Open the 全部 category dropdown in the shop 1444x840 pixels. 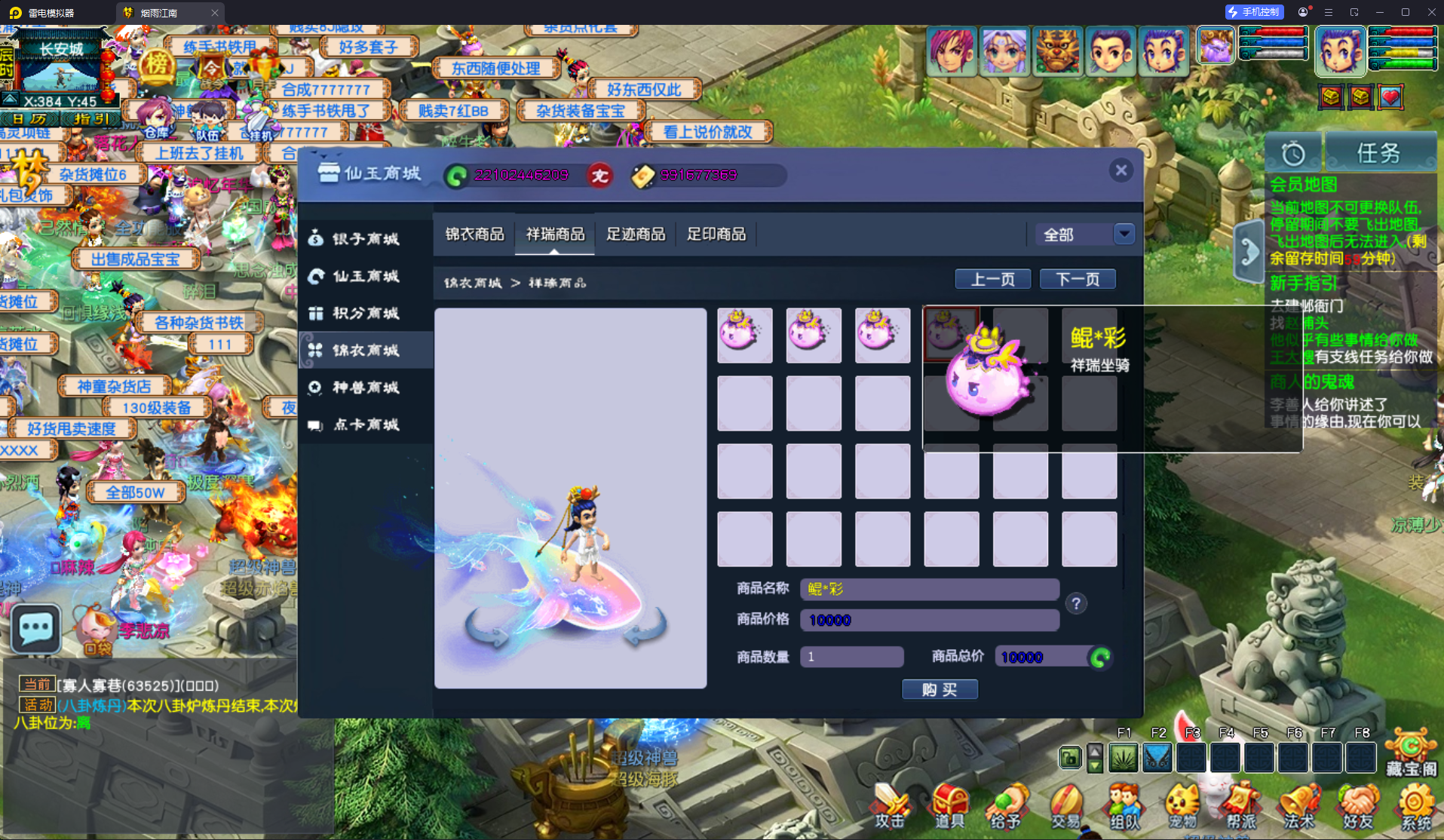[x=1086, y=235]
